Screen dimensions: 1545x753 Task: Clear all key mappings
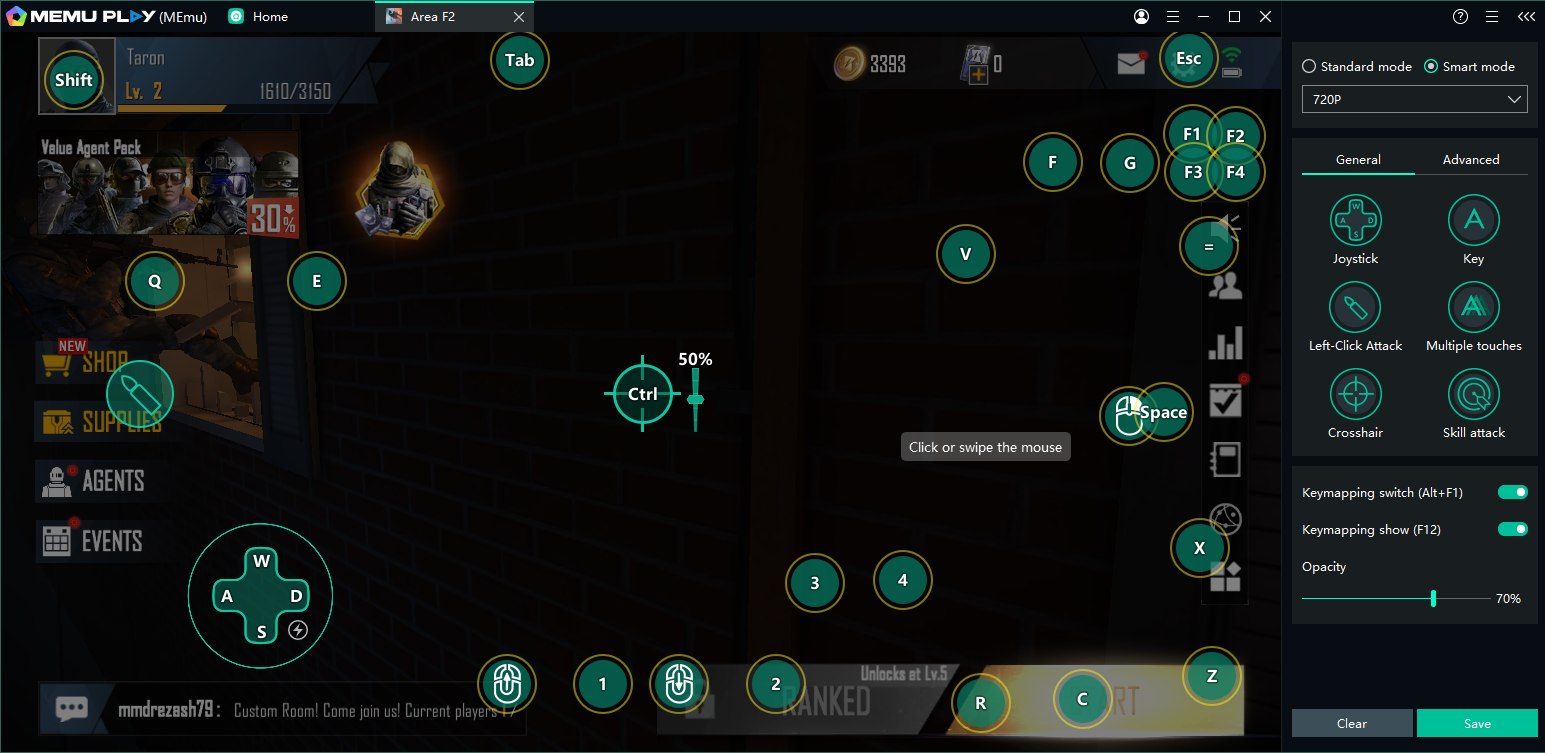(1352, 723)
